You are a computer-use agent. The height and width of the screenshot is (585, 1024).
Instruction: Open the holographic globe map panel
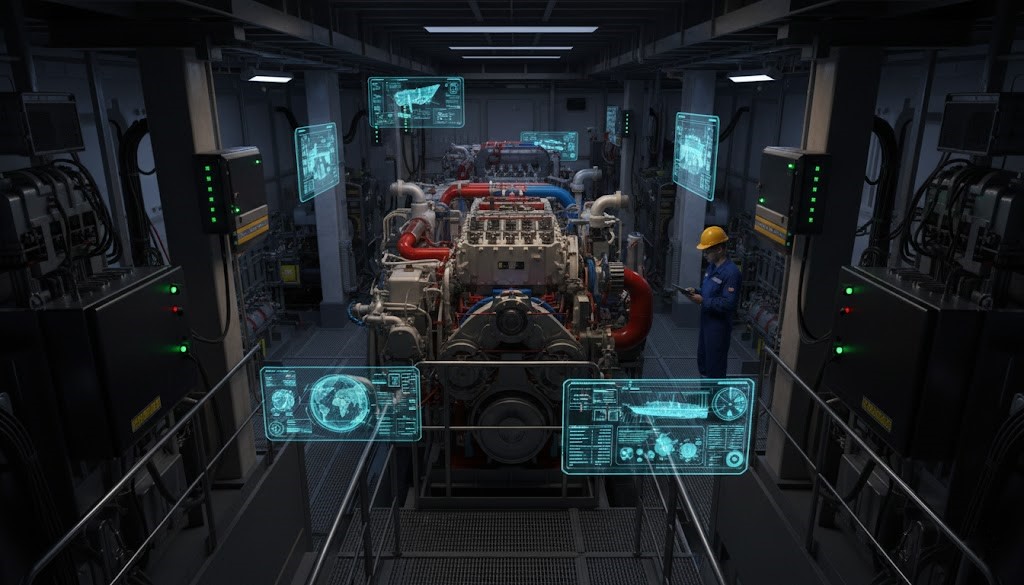[x=340, y=403]
